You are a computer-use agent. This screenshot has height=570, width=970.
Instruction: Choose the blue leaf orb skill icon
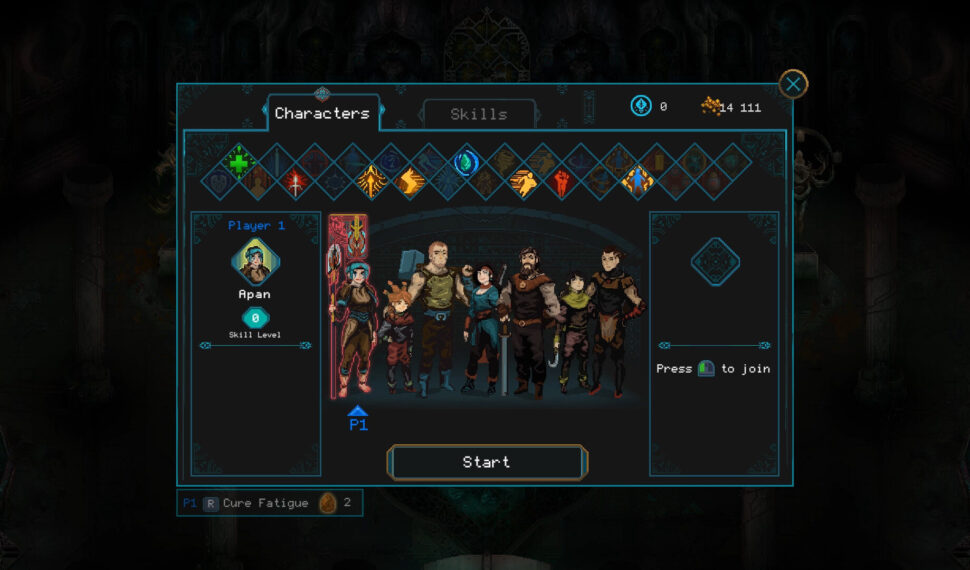[x=465, y=161]
